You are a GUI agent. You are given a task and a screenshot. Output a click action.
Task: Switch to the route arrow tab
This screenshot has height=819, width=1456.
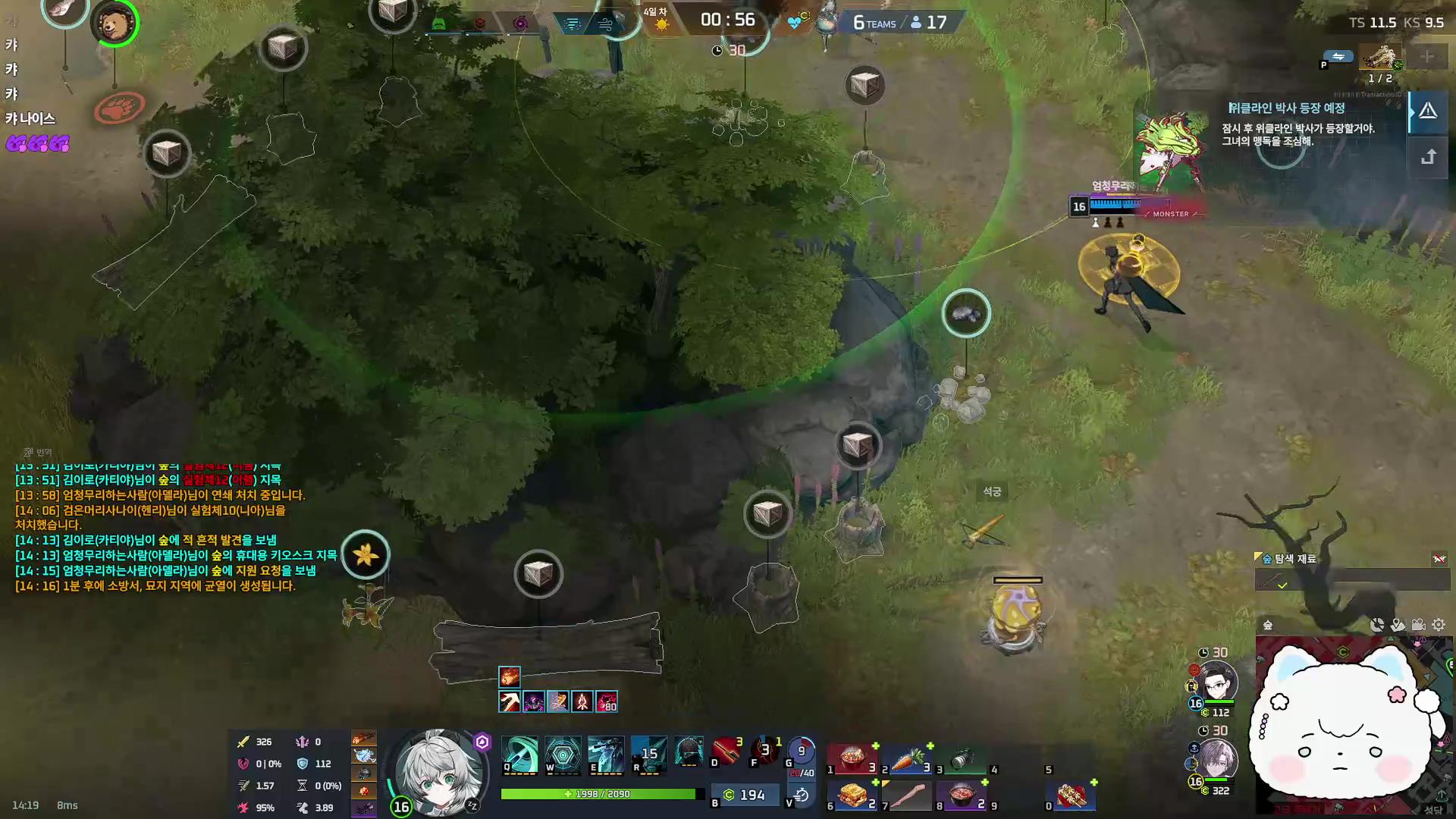tap(1429, 157)
